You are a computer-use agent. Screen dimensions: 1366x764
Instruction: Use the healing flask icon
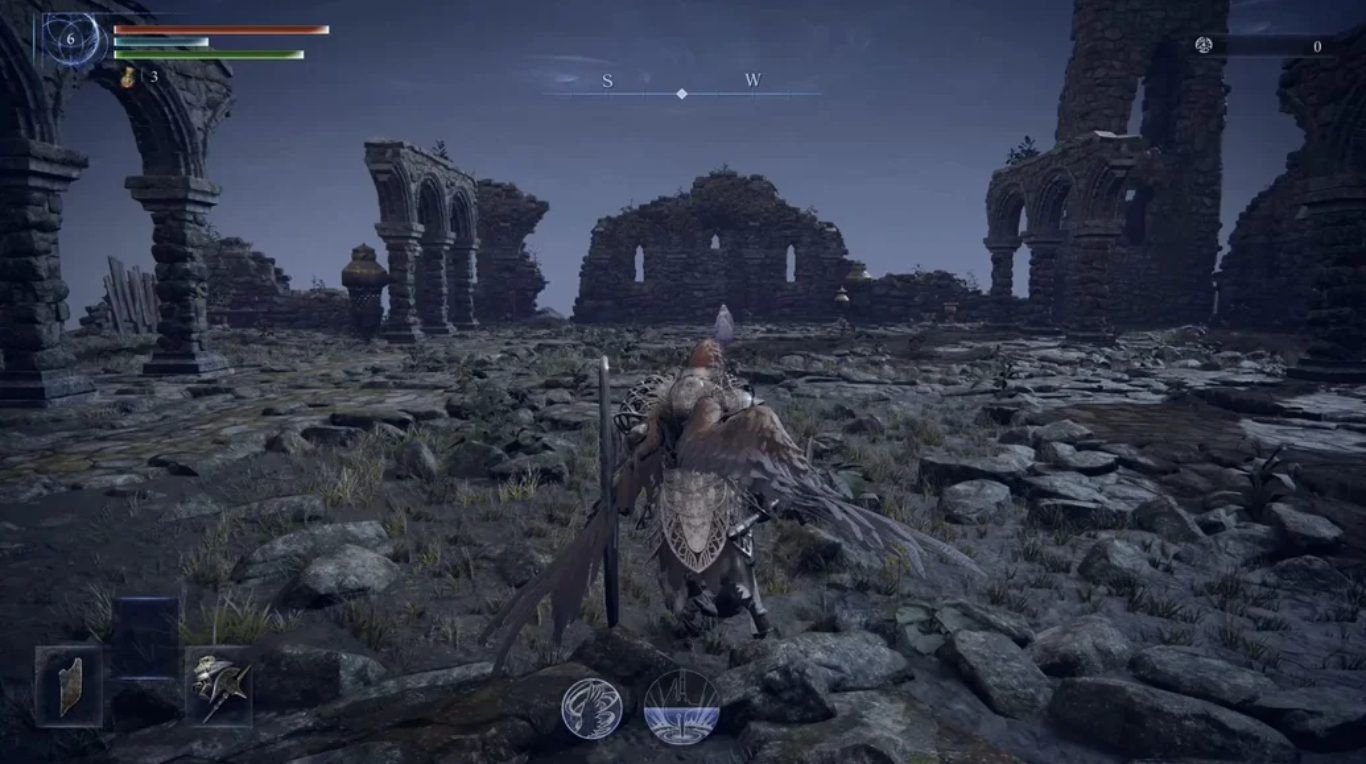[x=128, y=77]
